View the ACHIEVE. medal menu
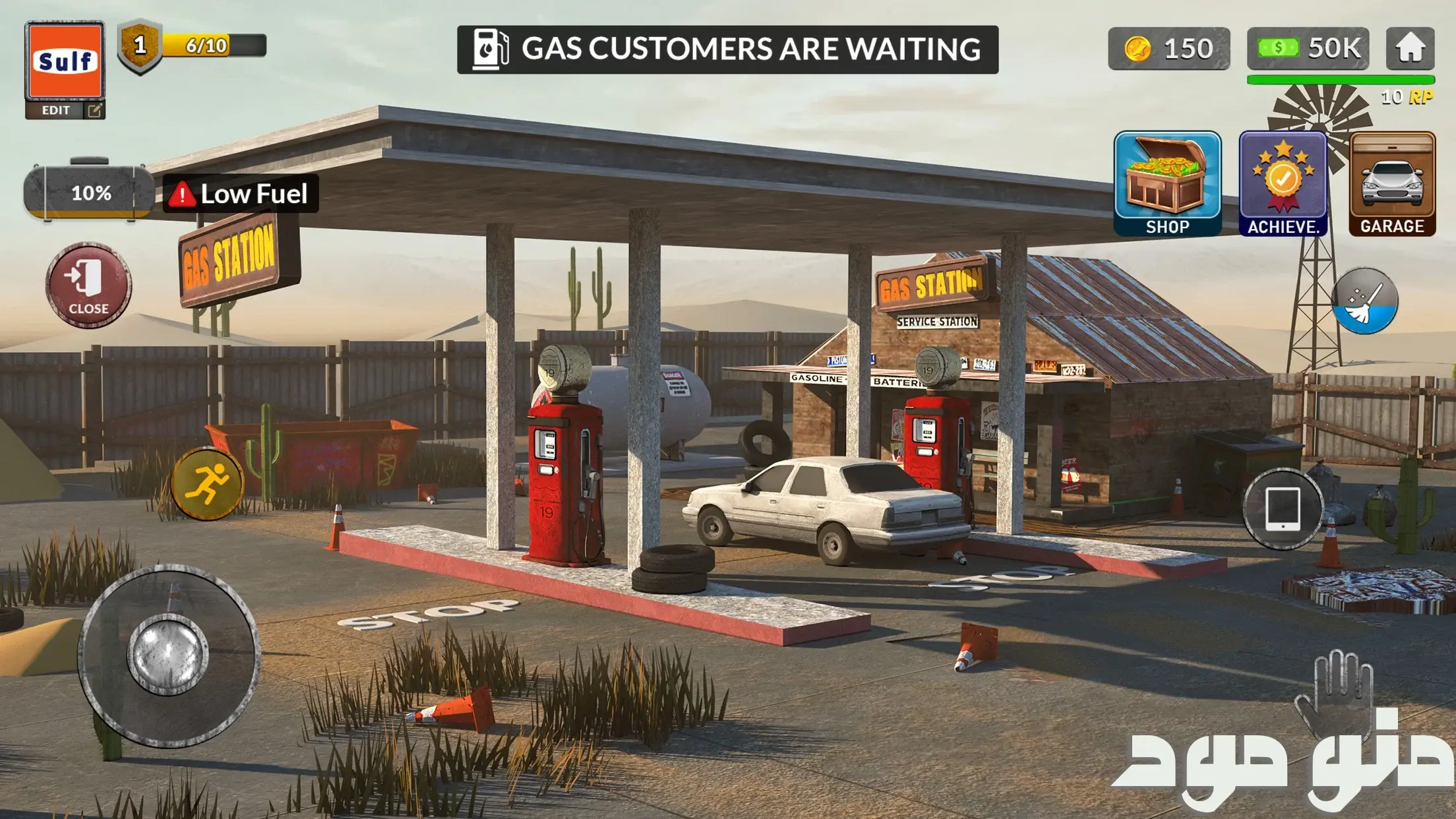Image resolution: width=1456 pixels, height=819 pixels. click(x=1283, y=183)
